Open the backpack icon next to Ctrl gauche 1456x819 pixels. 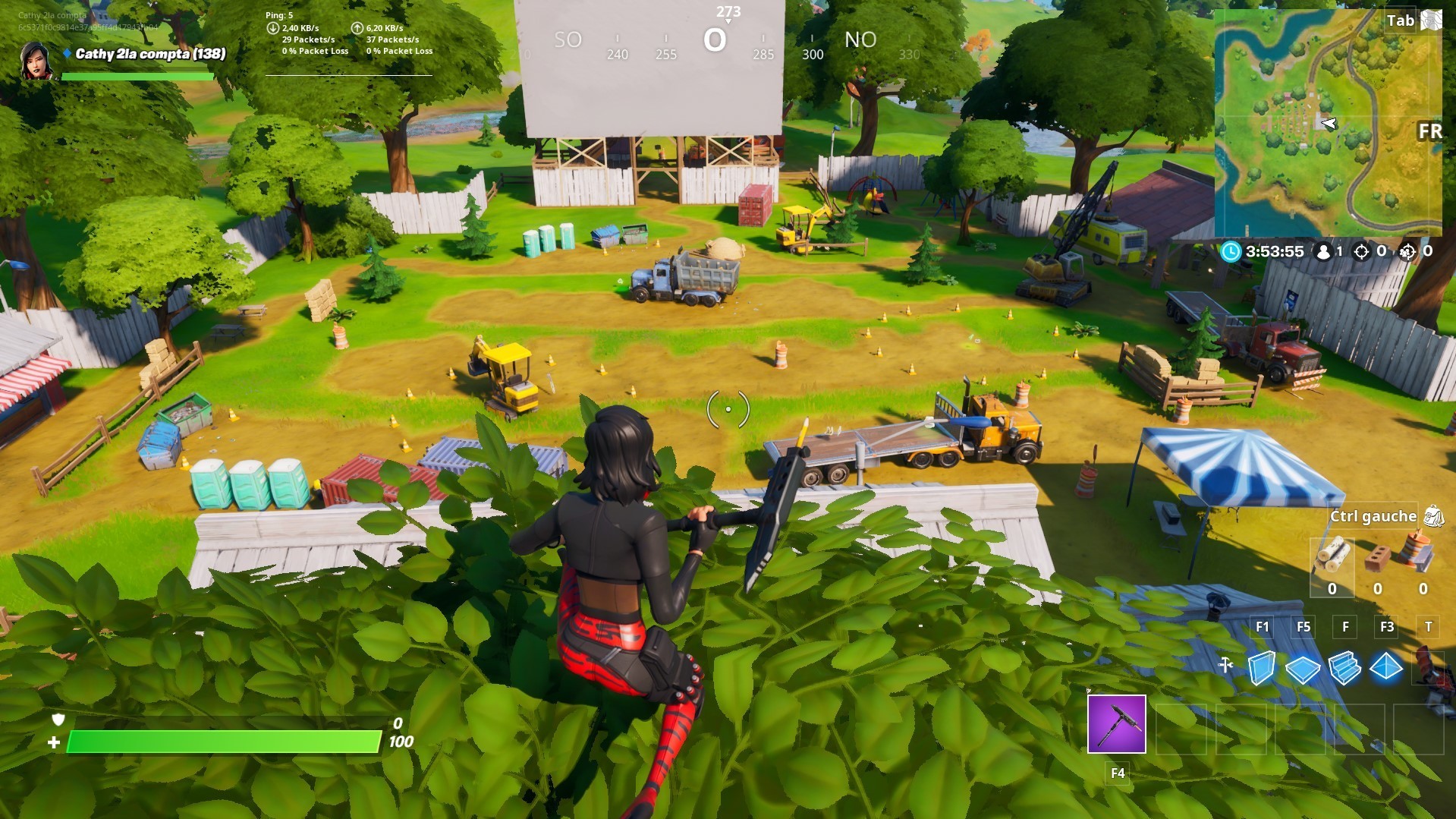tap(1434, 517)
